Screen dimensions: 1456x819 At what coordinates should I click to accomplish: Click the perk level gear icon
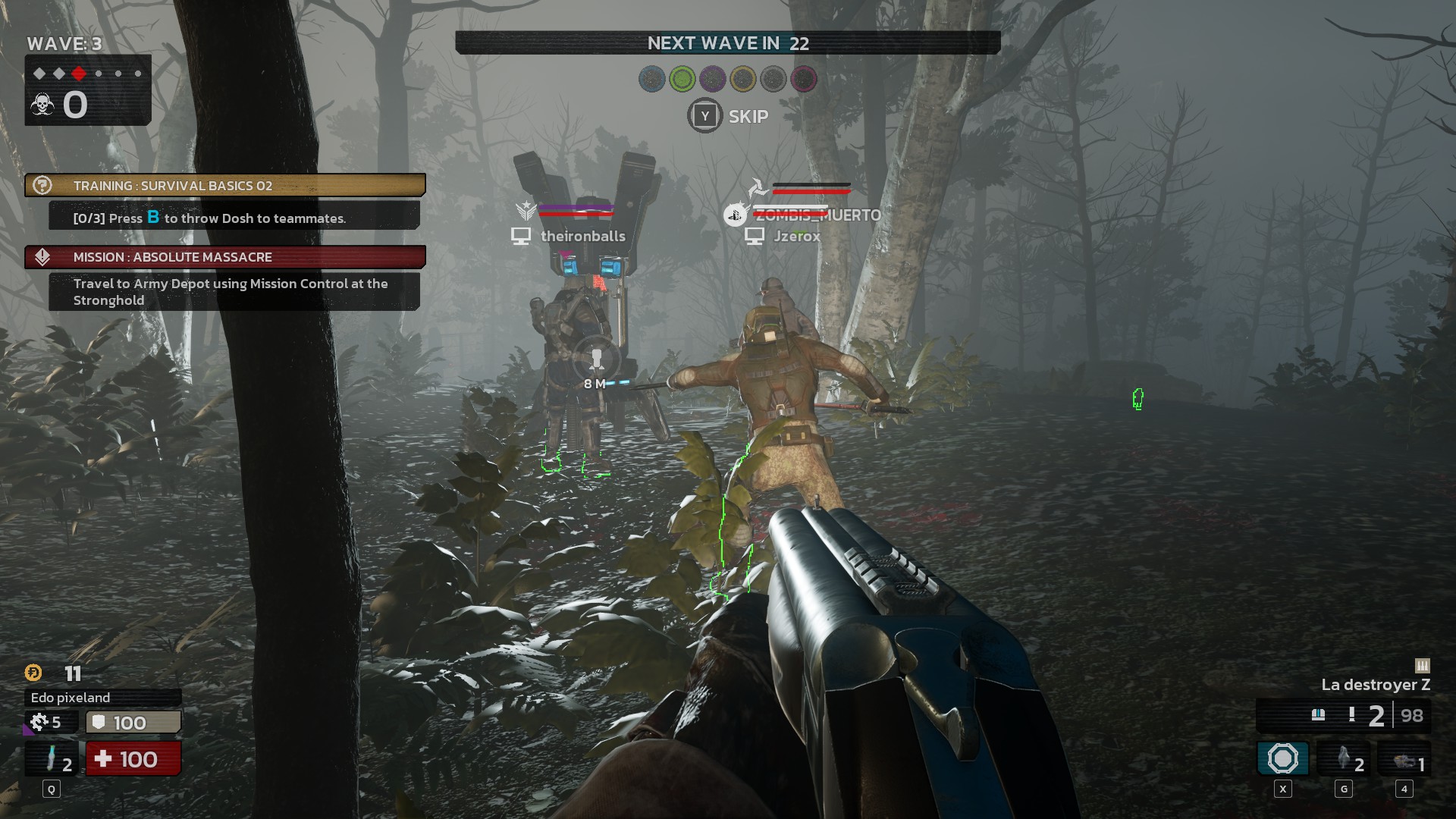tap(39, 722)
